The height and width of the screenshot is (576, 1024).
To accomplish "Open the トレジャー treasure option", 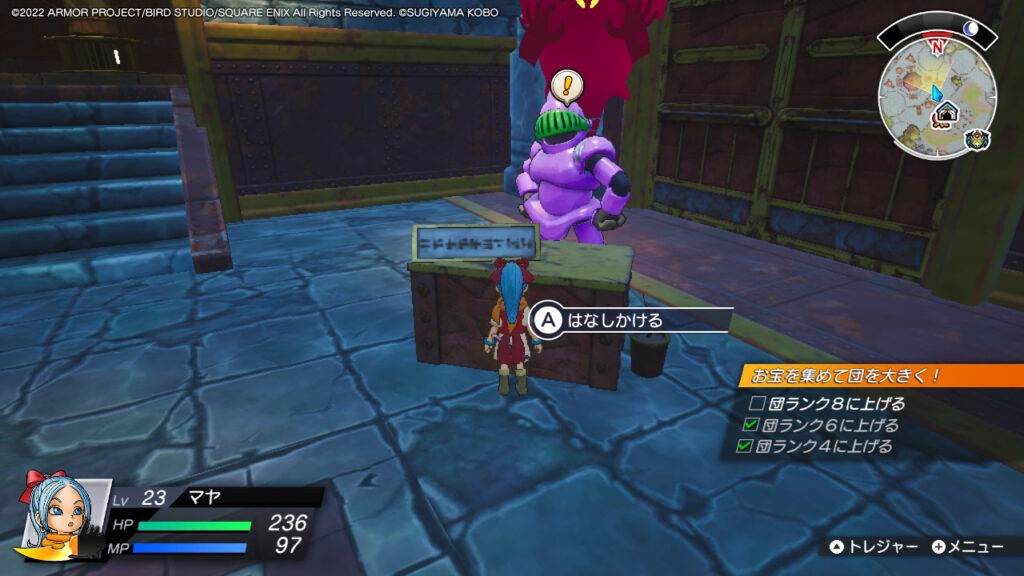I will [x=874, y=547].
